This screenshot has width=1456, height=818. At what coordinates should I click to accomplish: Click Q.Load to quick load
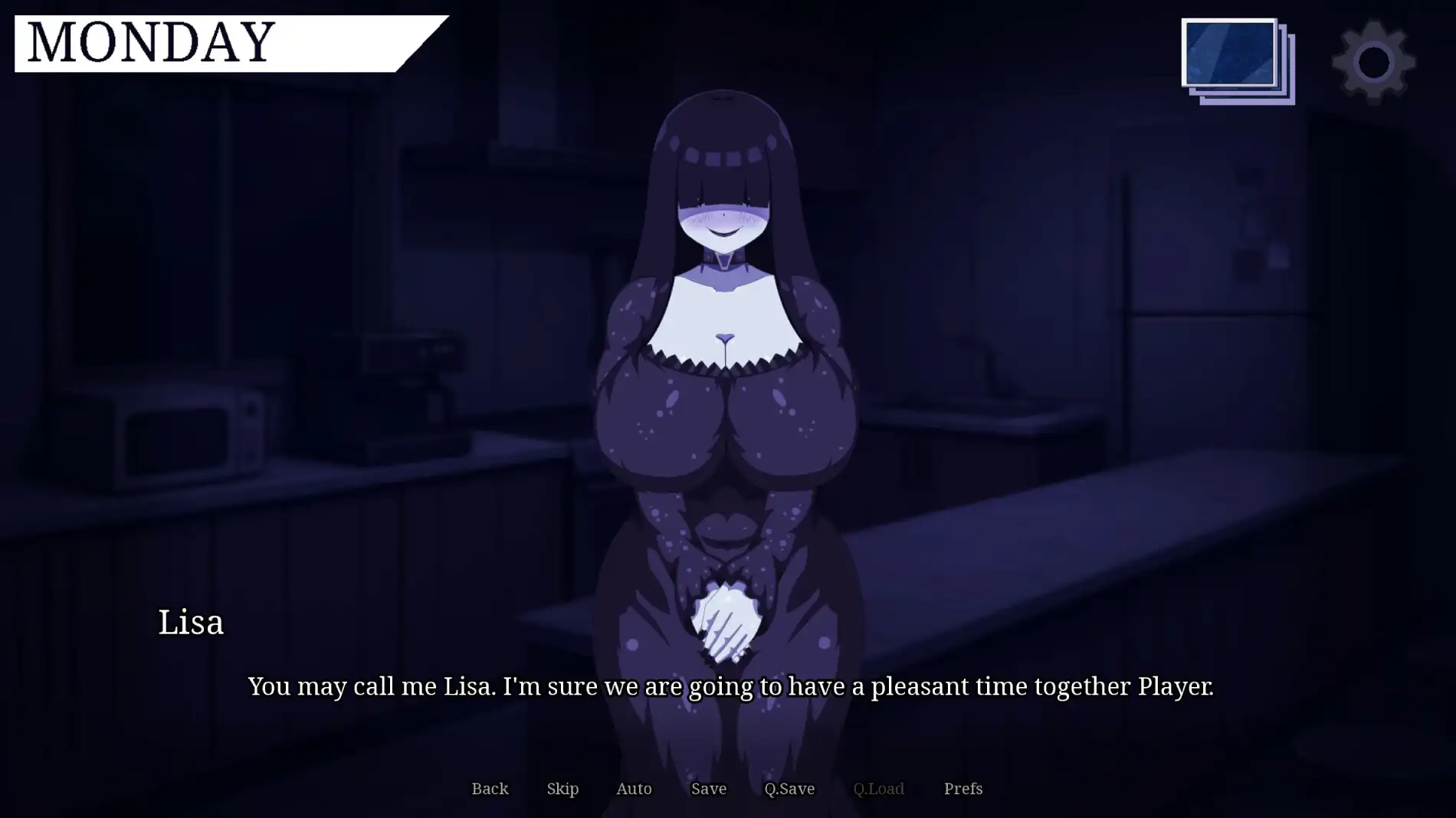click(880, 788)
